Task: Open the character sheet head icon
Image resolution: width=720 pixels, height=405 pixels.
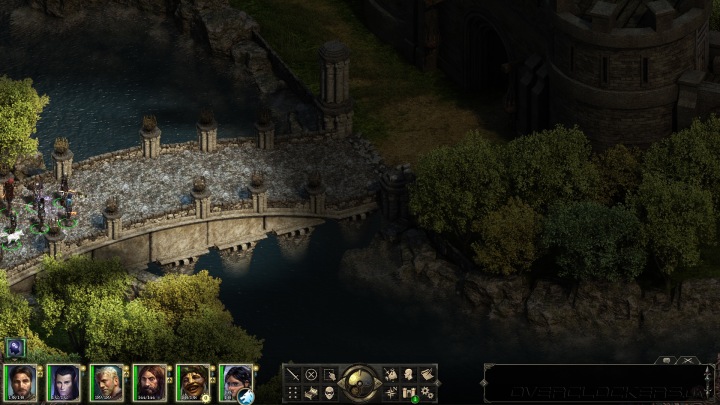Action: pos(409,374)
